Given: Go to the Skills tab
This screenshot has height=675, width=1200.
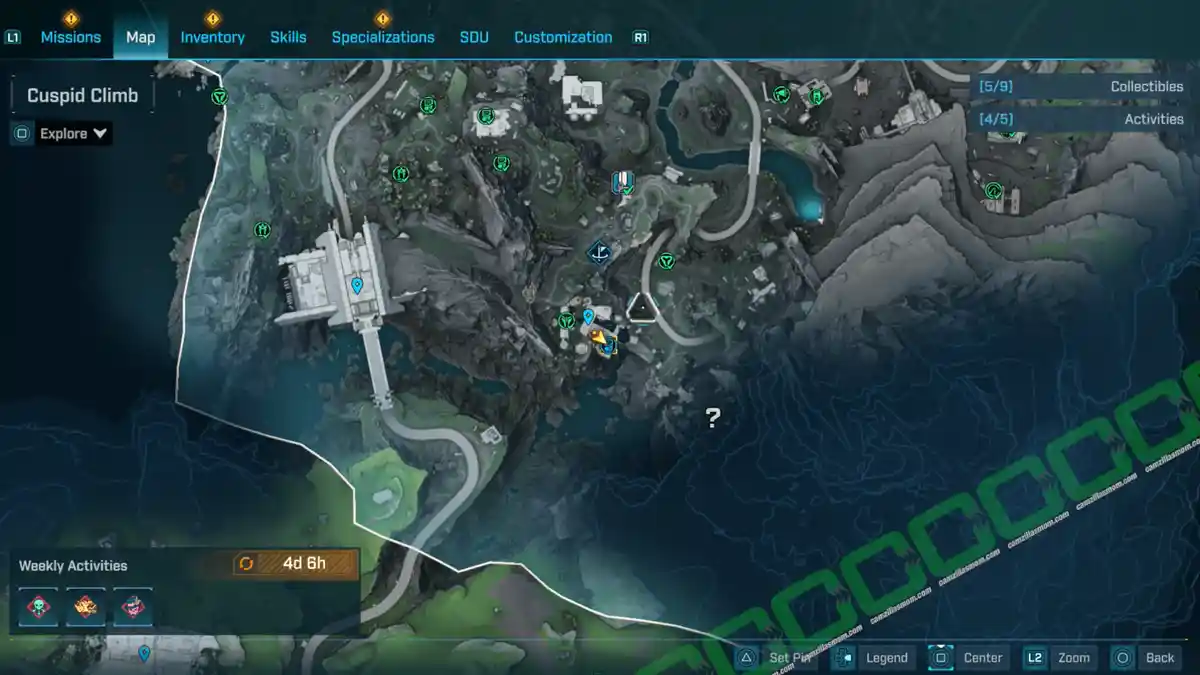Looking at the screenshot, I should 288,37.
